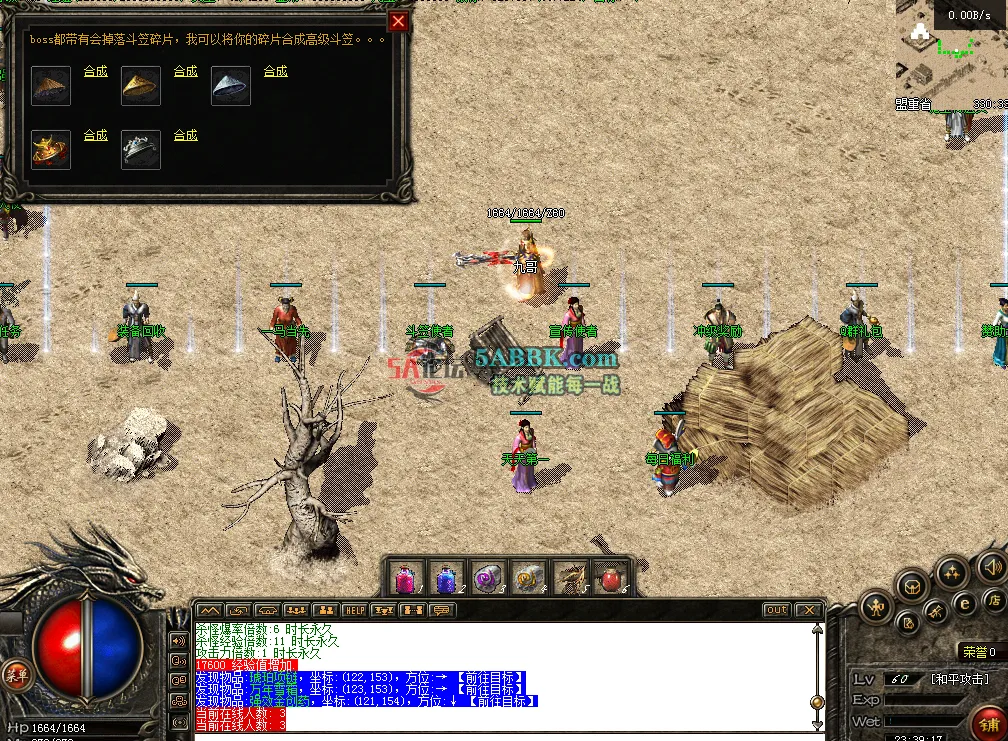Open the round 店 store button

pyautogui.click(x=994, y=600)
